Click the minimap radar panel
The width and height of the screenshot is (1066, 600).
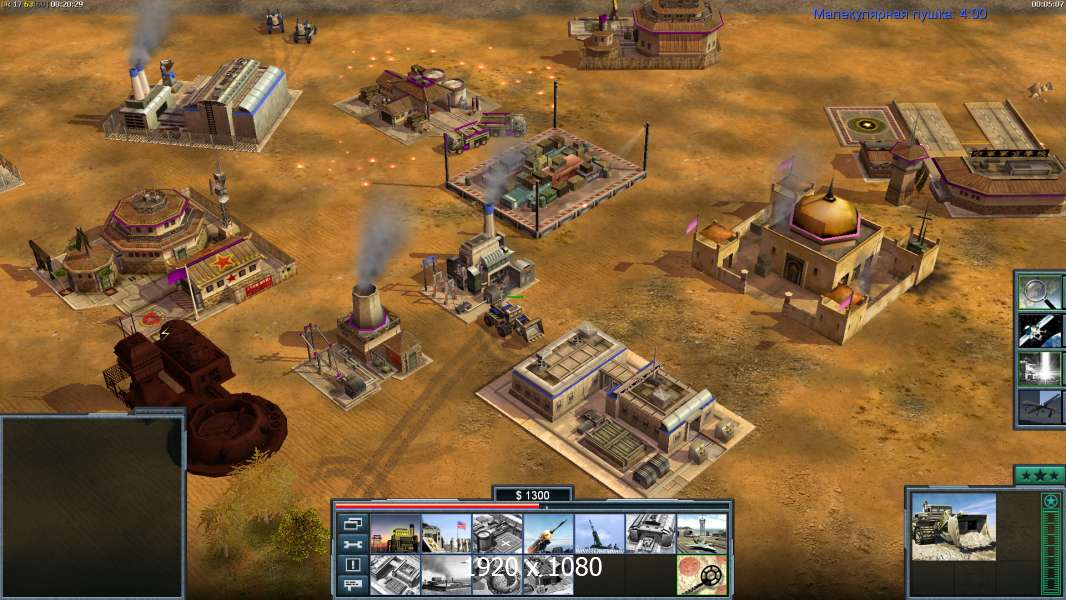[92, 507]
